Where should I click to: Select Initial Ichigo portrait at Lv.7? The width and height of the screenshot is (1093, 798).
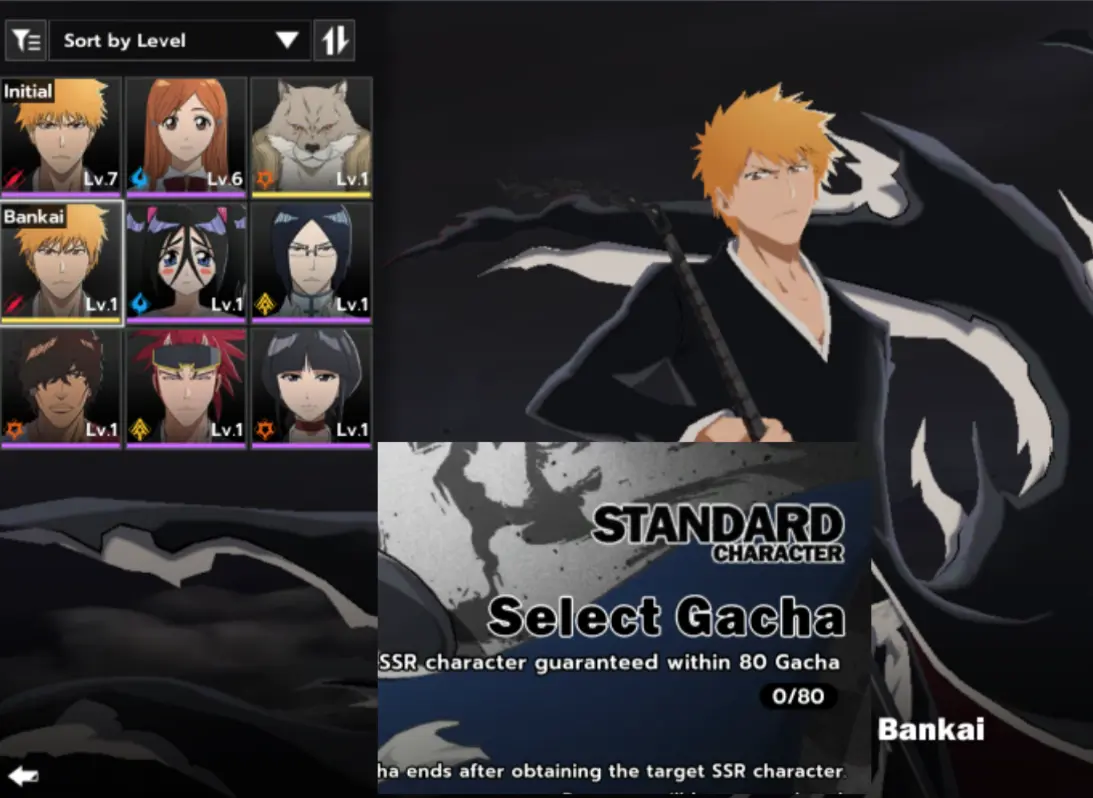(61, 136)
